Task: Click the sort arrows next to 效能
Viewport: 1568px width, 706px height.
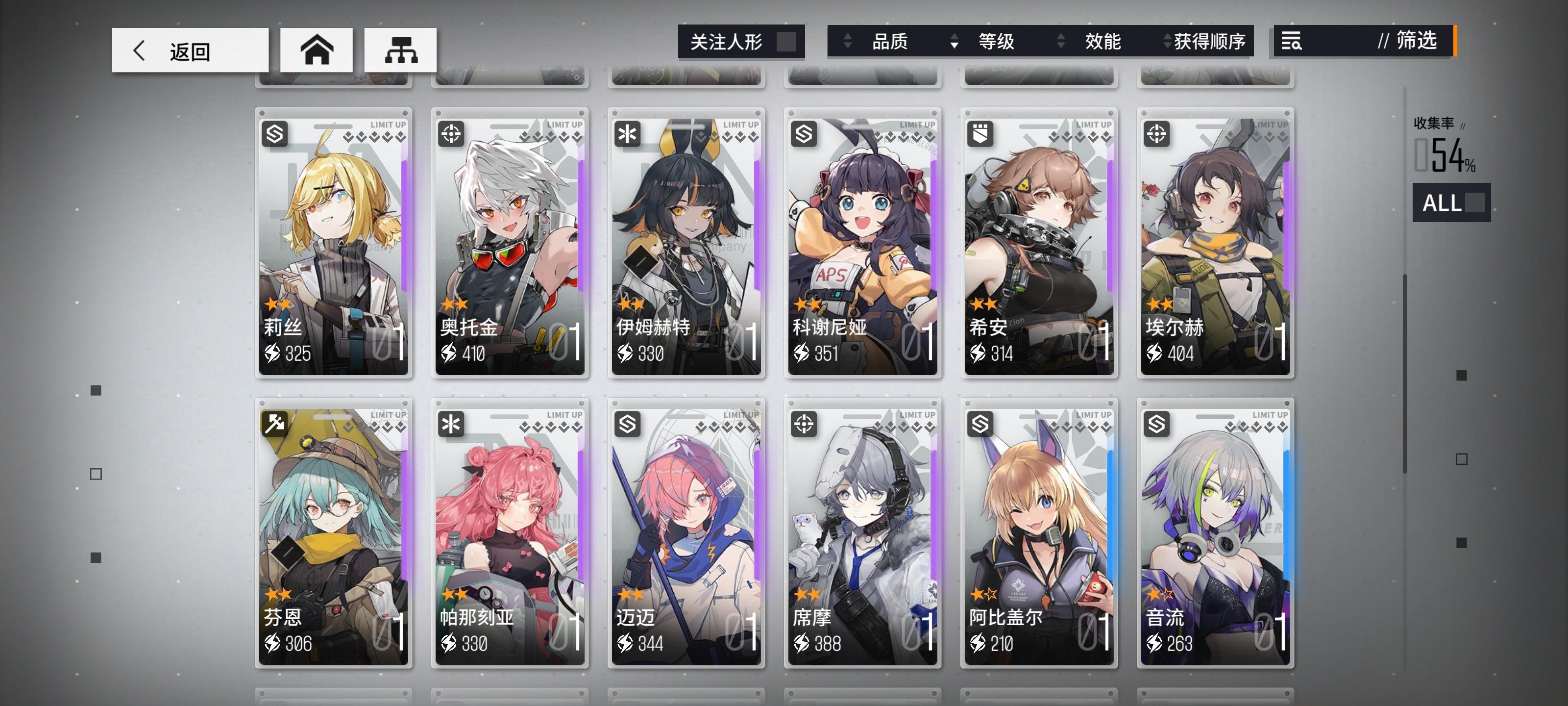Action: tap(1061, 42)
